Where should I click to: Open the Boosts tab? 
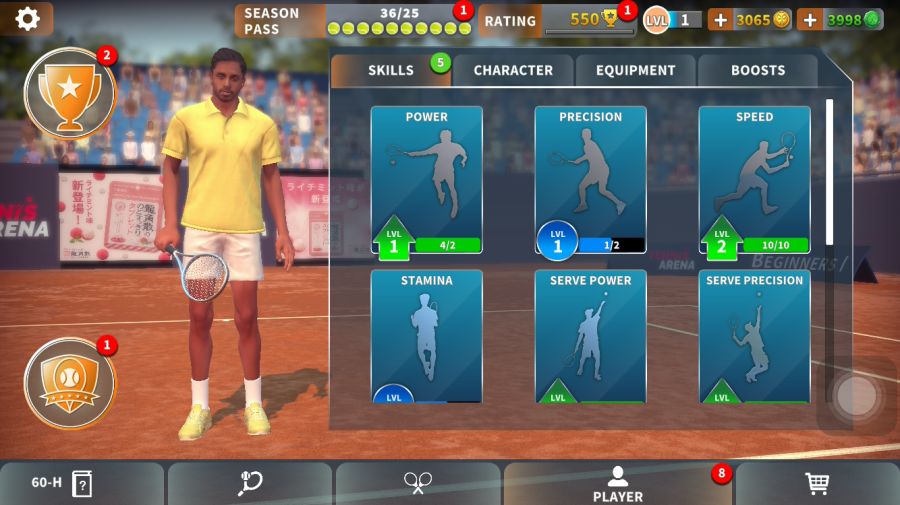(x=757, y=70)
